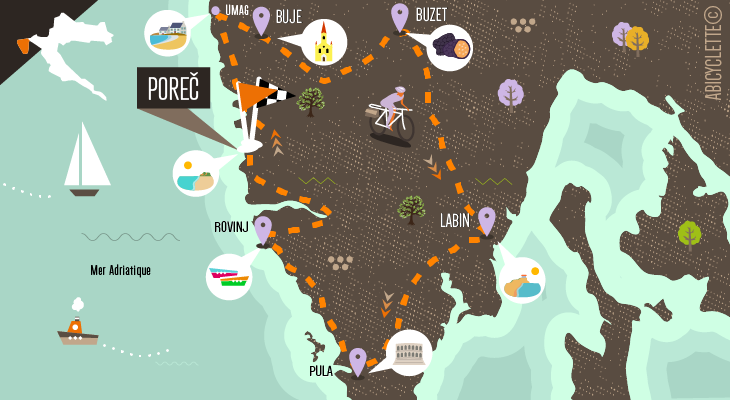Screen dimensions: 730x400
Task: Open the Rovinj boats bubble
Action: pos(229,276)
